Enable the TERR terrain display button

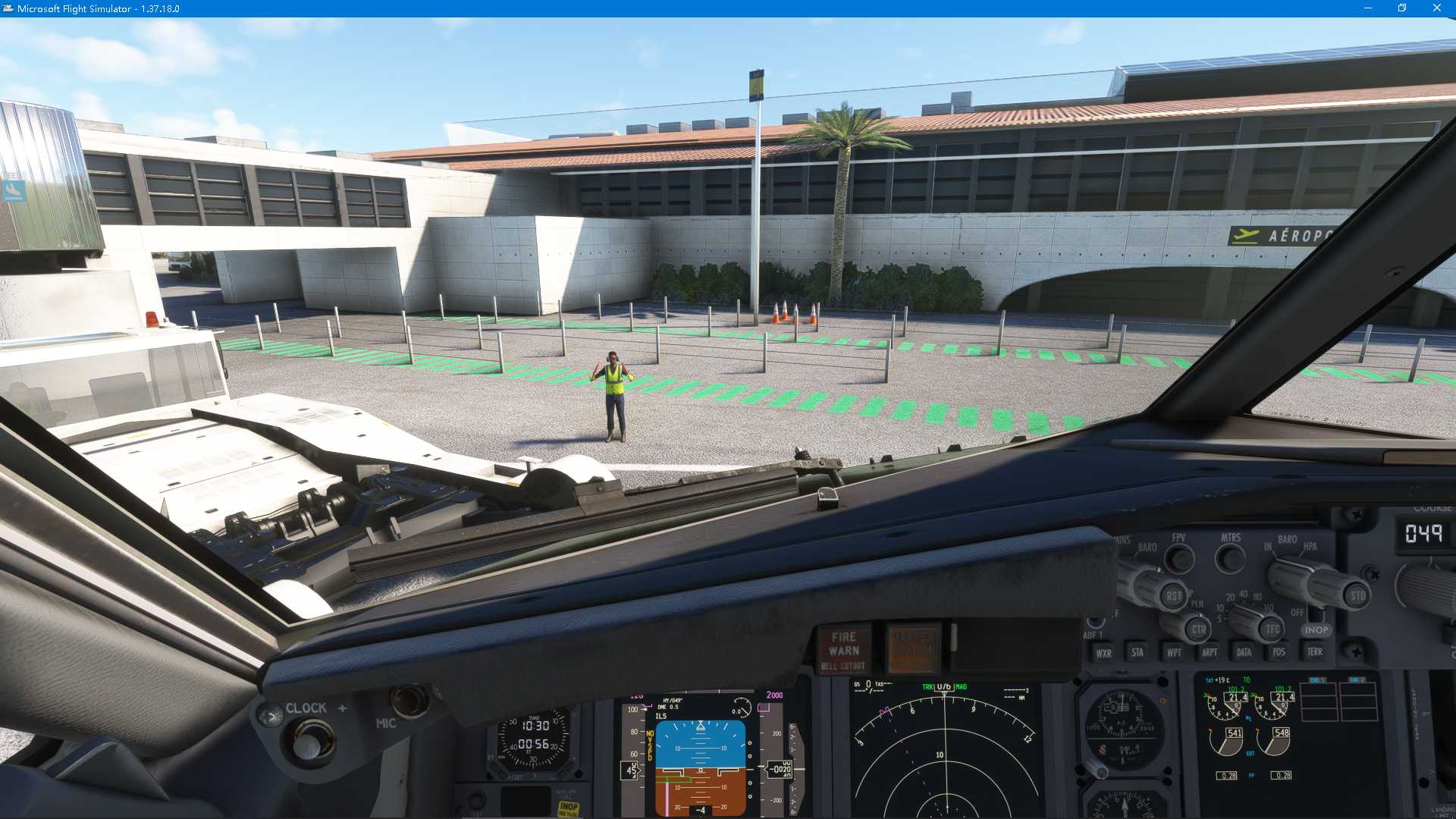pyautogui.click(x=1314, y=652)
